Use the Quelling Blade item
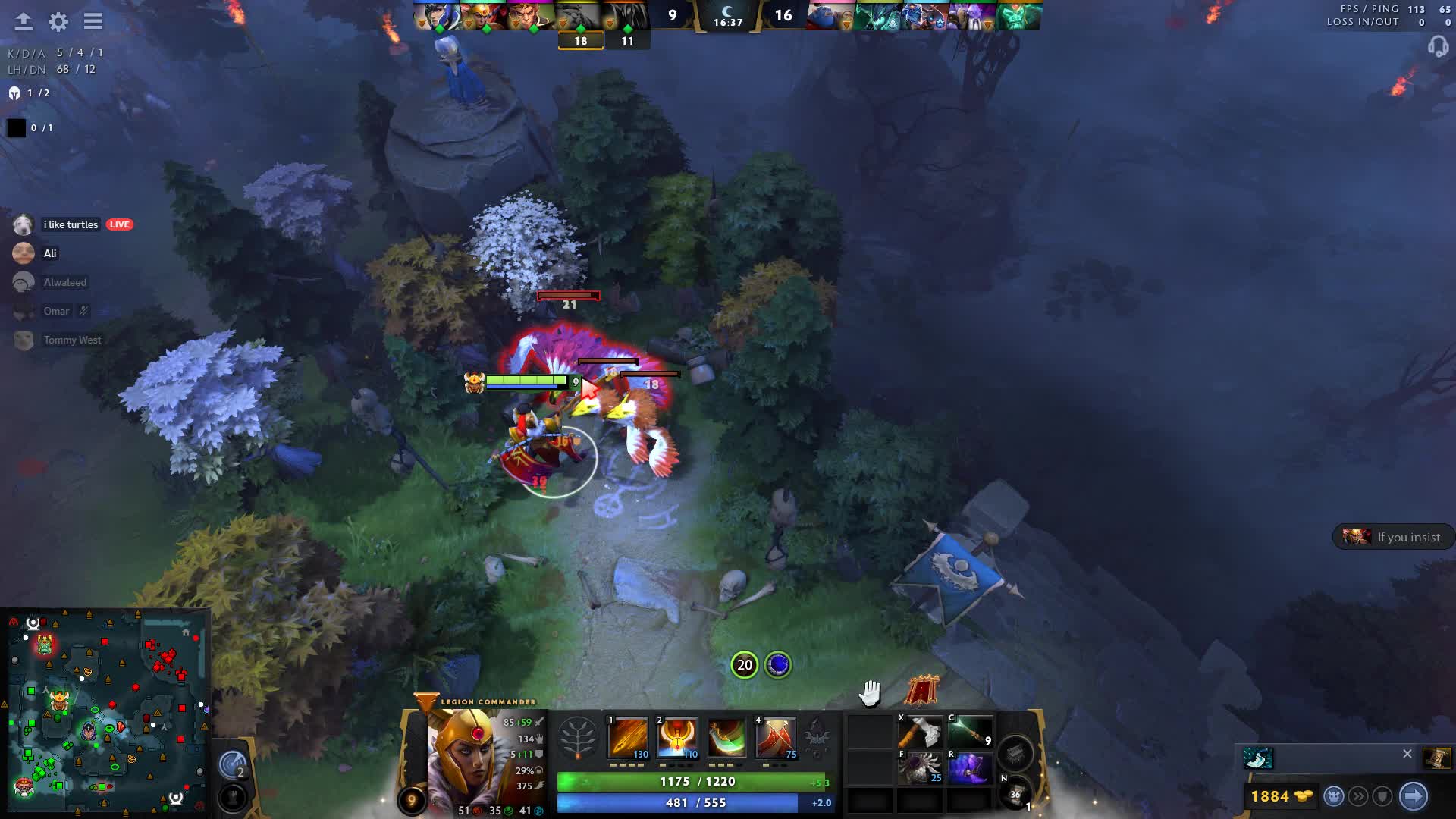 (920, 733)
